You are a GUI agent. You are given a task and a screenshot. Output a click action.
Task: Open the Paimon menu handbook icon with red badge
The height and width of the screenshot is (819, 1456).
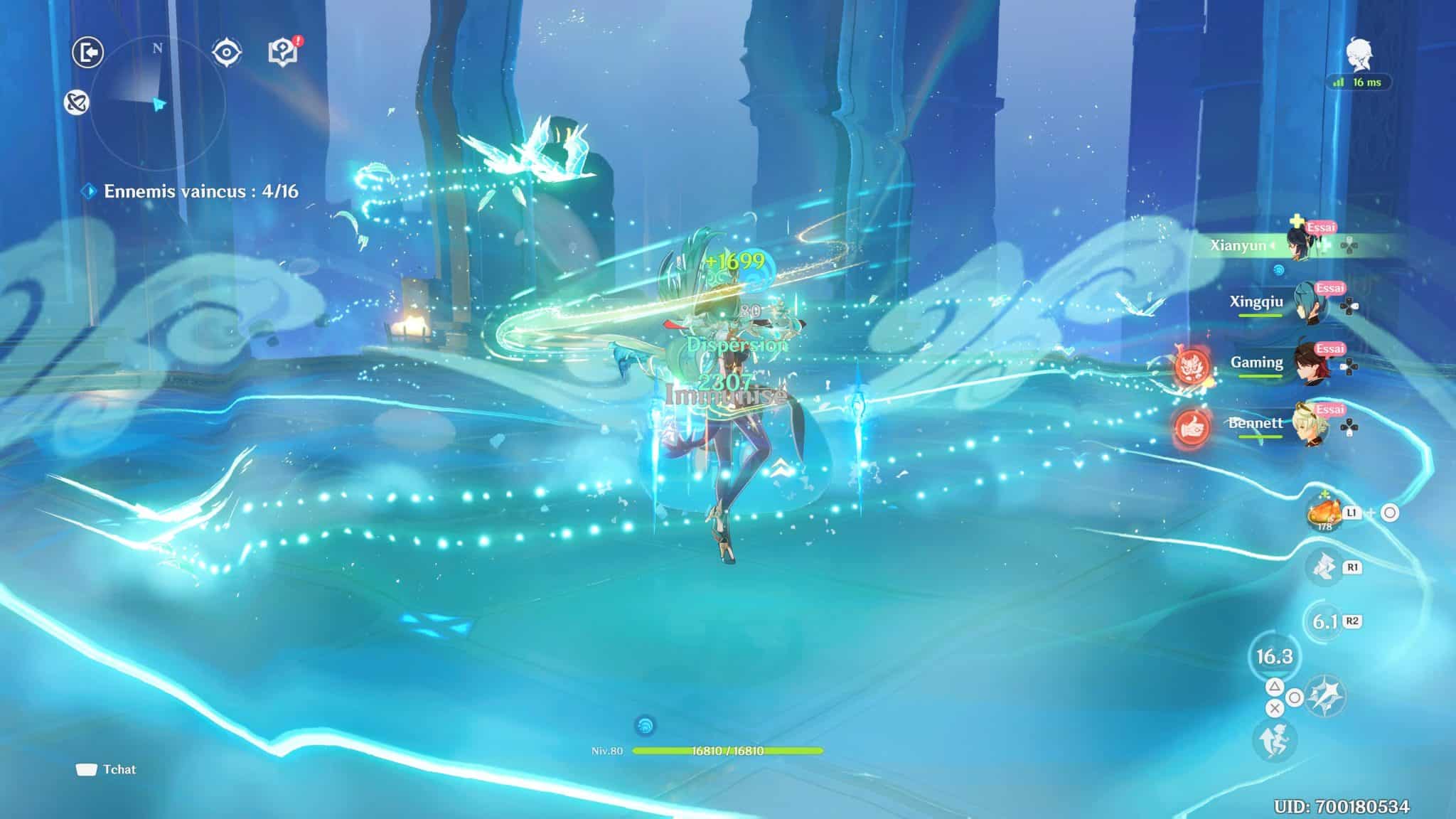tap(282, 50)
